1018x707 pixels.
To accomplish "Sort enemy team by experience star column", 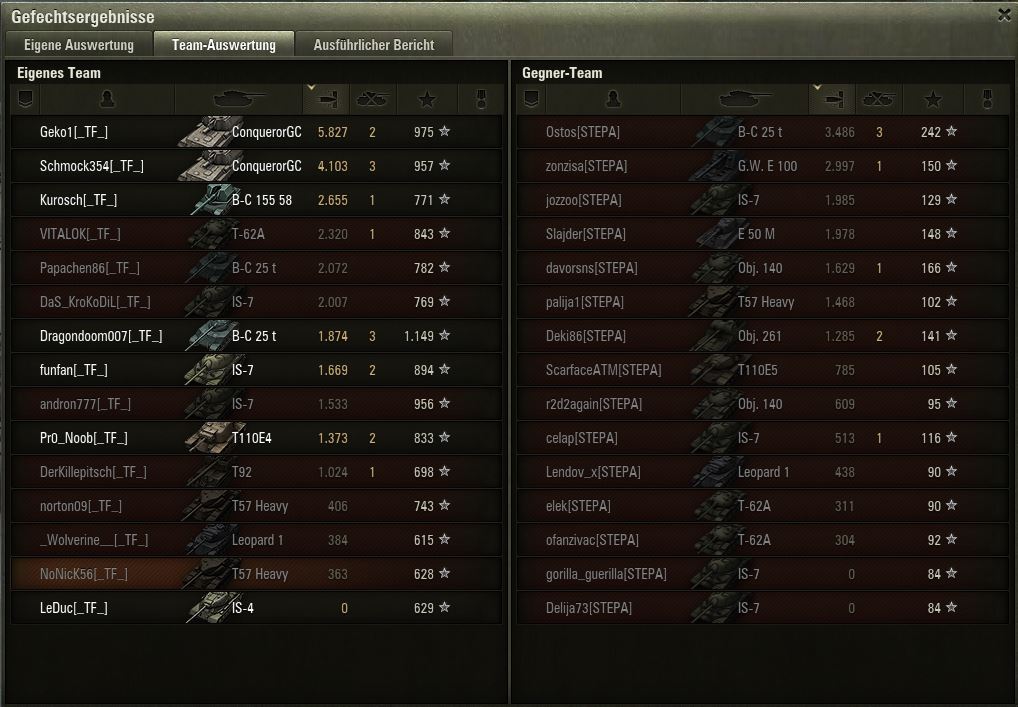I will coord(933,99).
